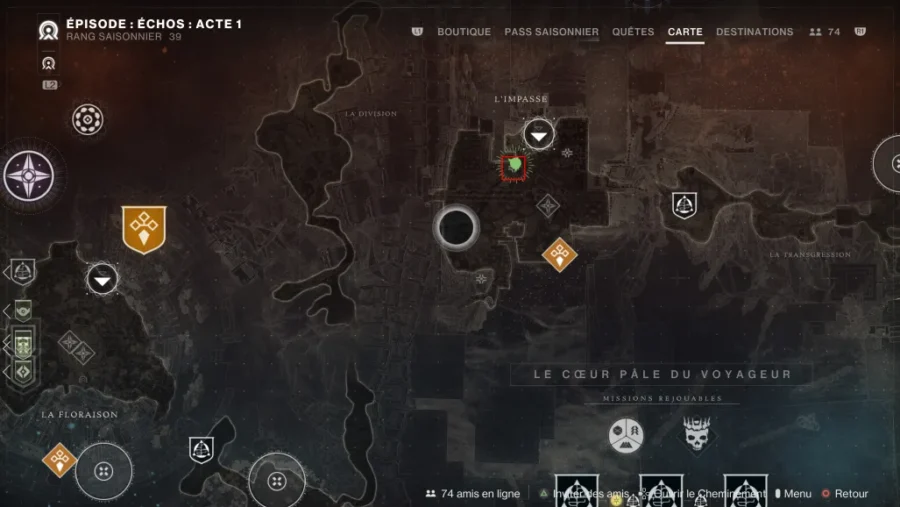Open the Épisode Échos seasonal rank icon

[48, 30]
